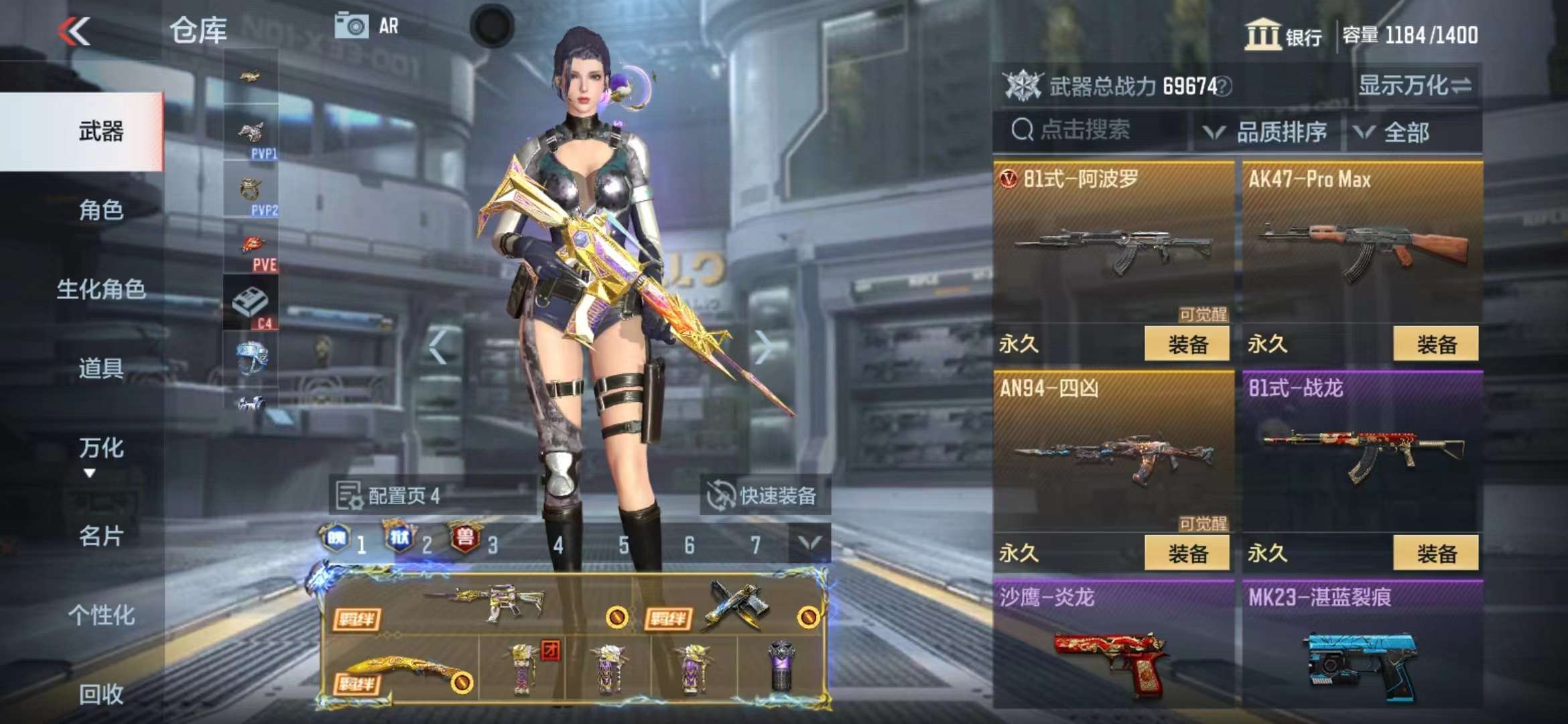Open the 个性化 tab
This screenshot has width=1568, height=724.
pos(101,615)
